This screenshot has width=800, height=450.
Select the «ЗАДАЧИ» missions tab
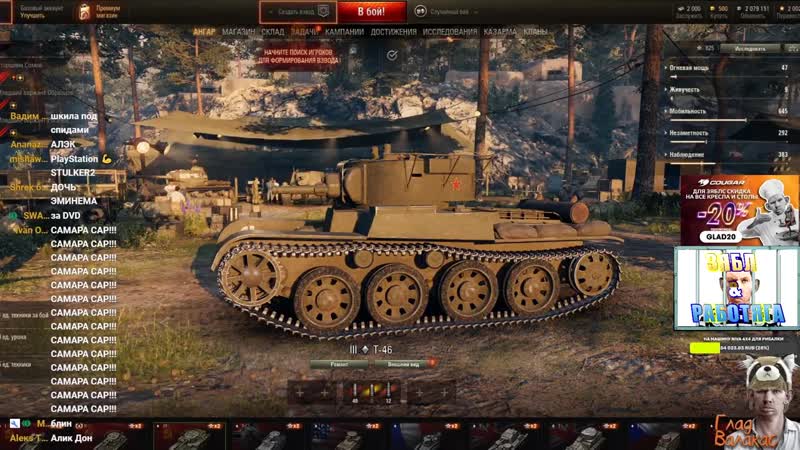point(304,32)
